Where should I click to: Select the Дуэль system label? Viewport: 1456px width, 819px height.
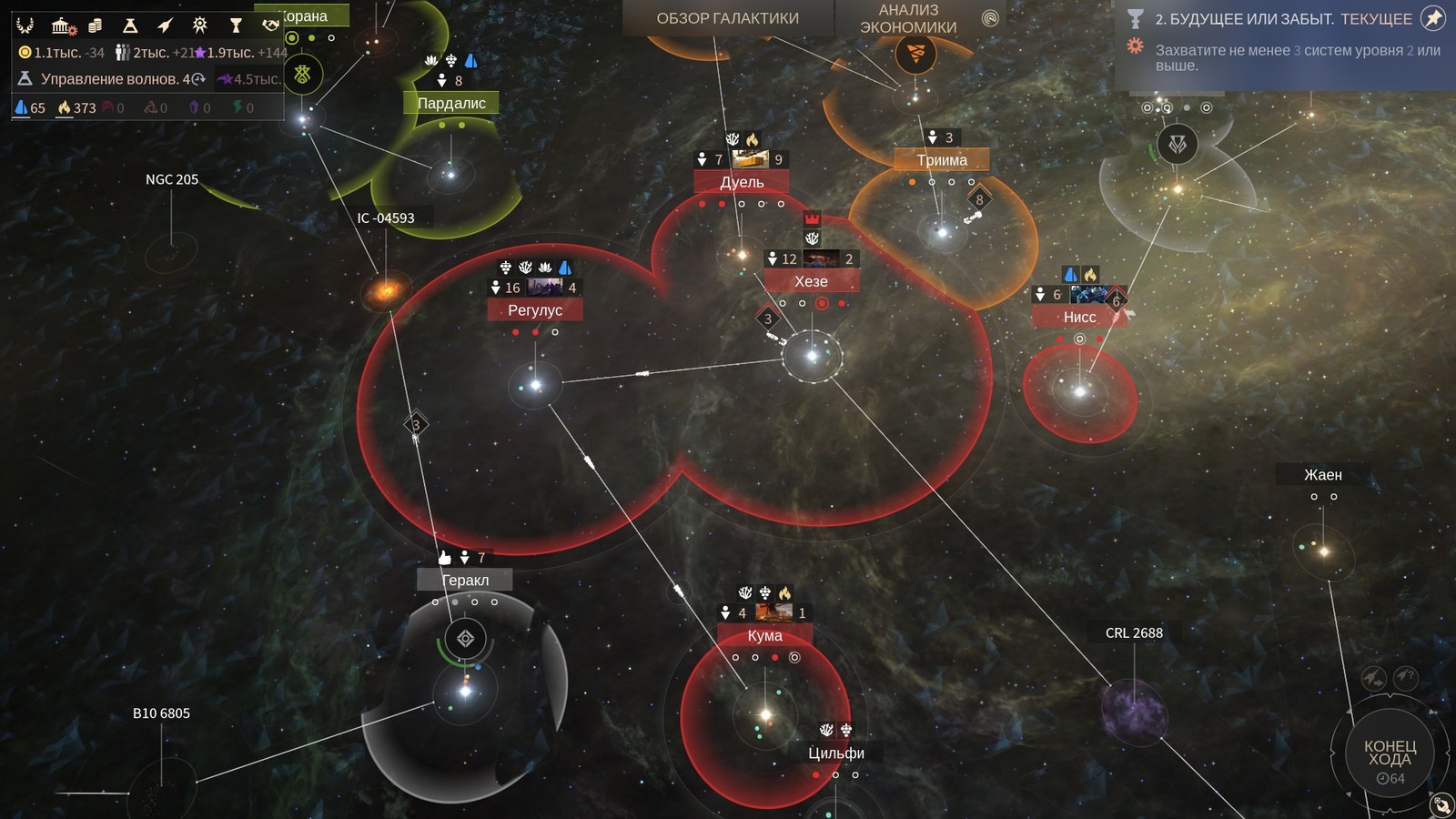[x=742, y=182]
